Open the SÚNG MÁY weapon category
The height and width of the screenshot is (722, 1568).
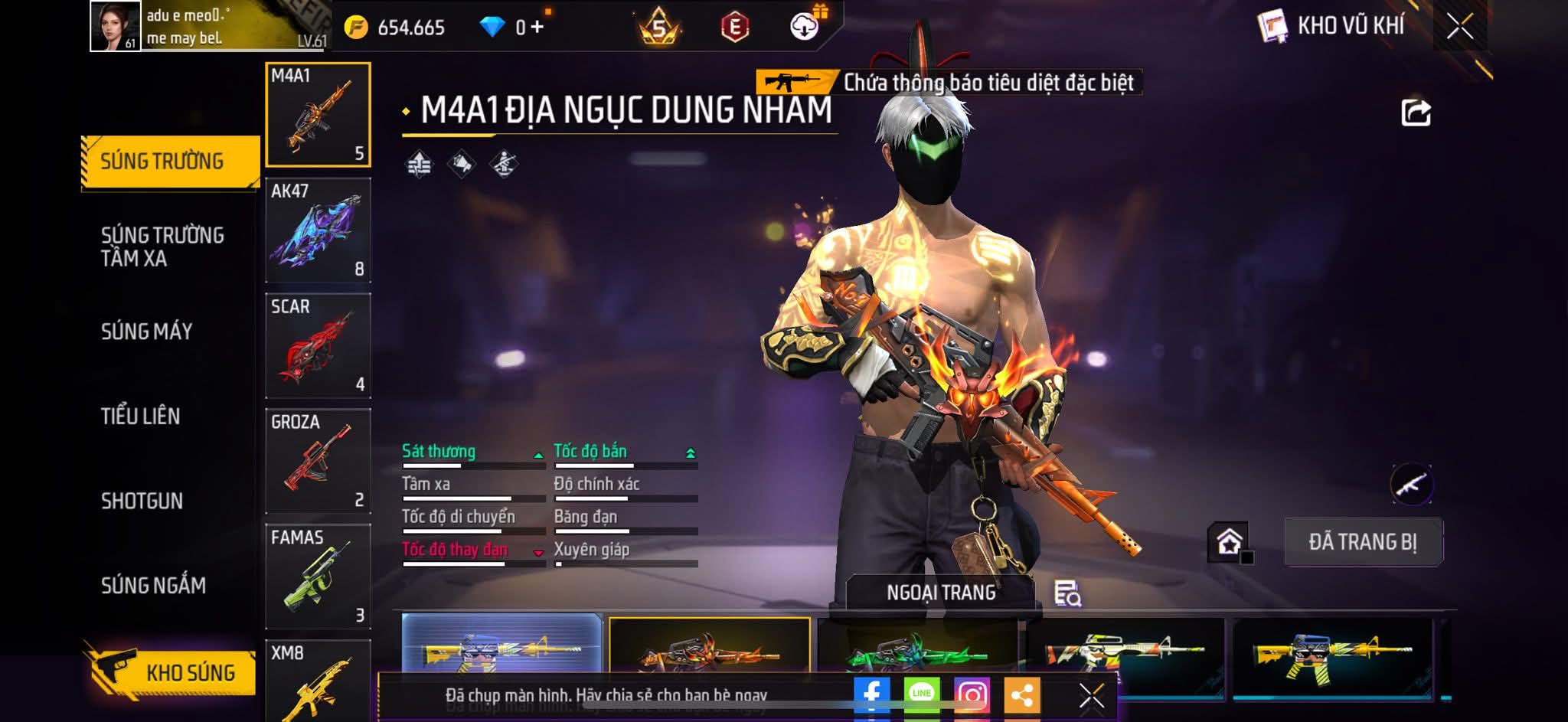[x=147, y=332]
